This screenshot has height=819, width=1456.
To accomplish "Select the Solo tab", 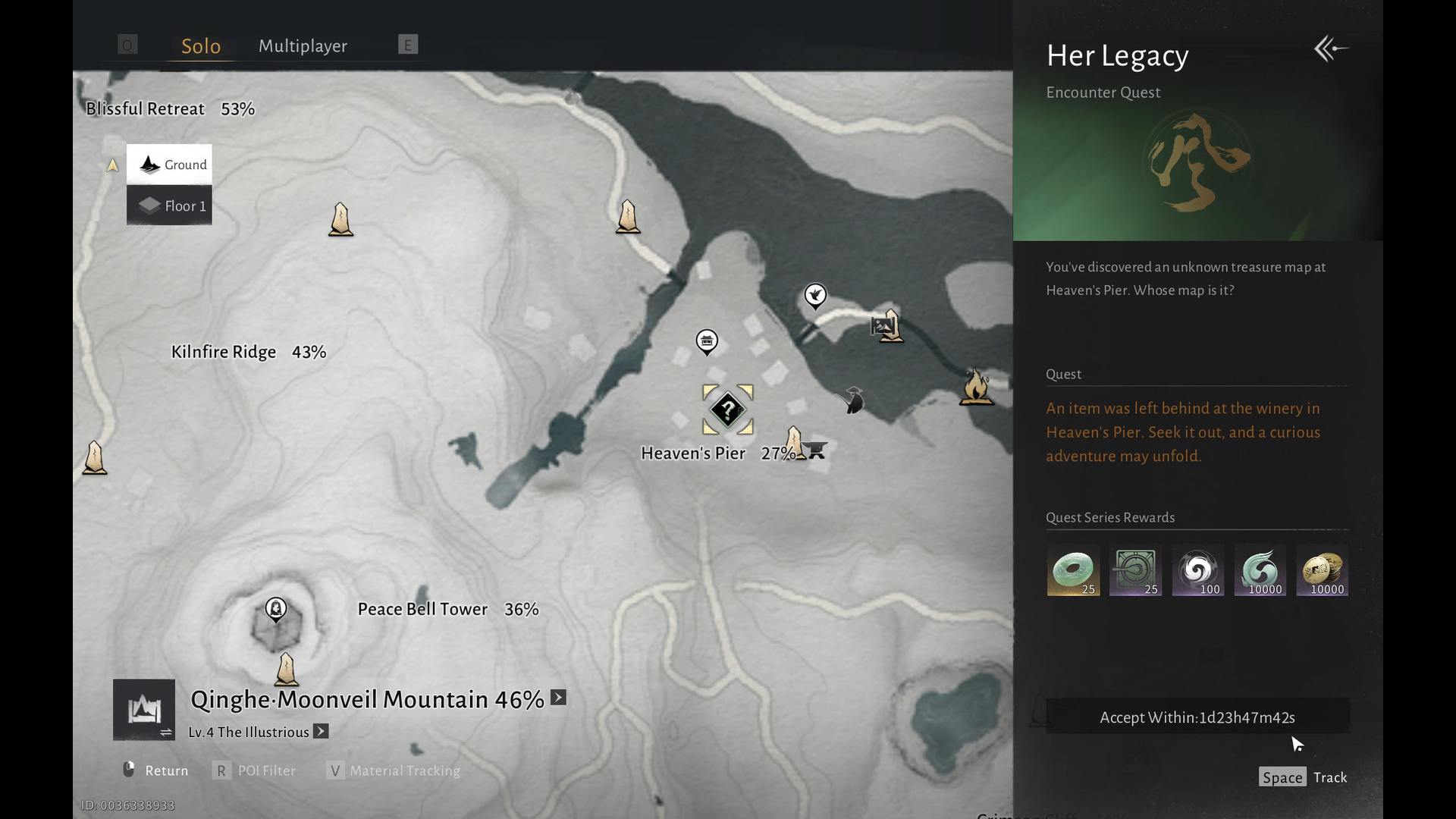I will coord(201,45).
